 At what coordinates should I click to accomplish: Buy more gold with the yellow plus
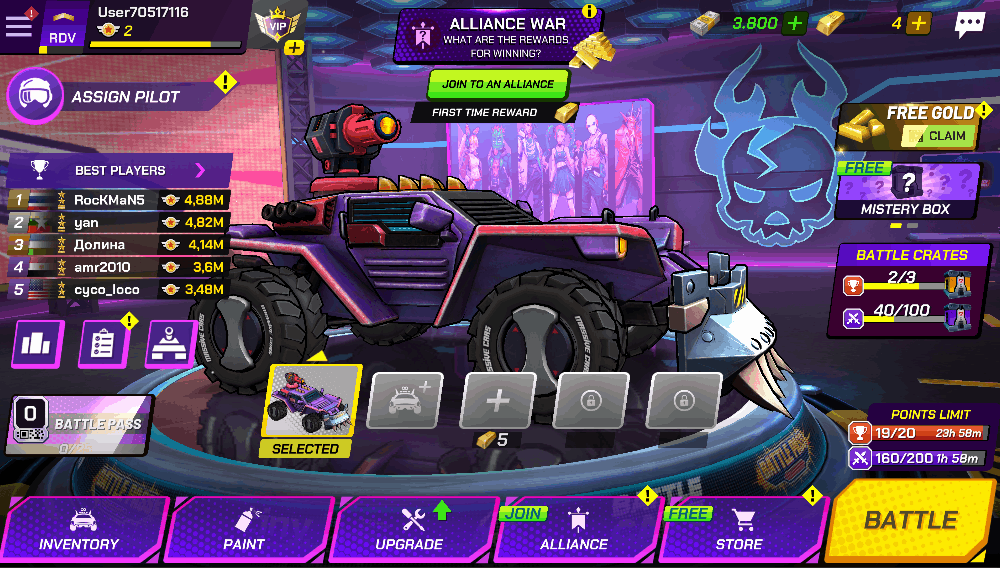(919, 23)
